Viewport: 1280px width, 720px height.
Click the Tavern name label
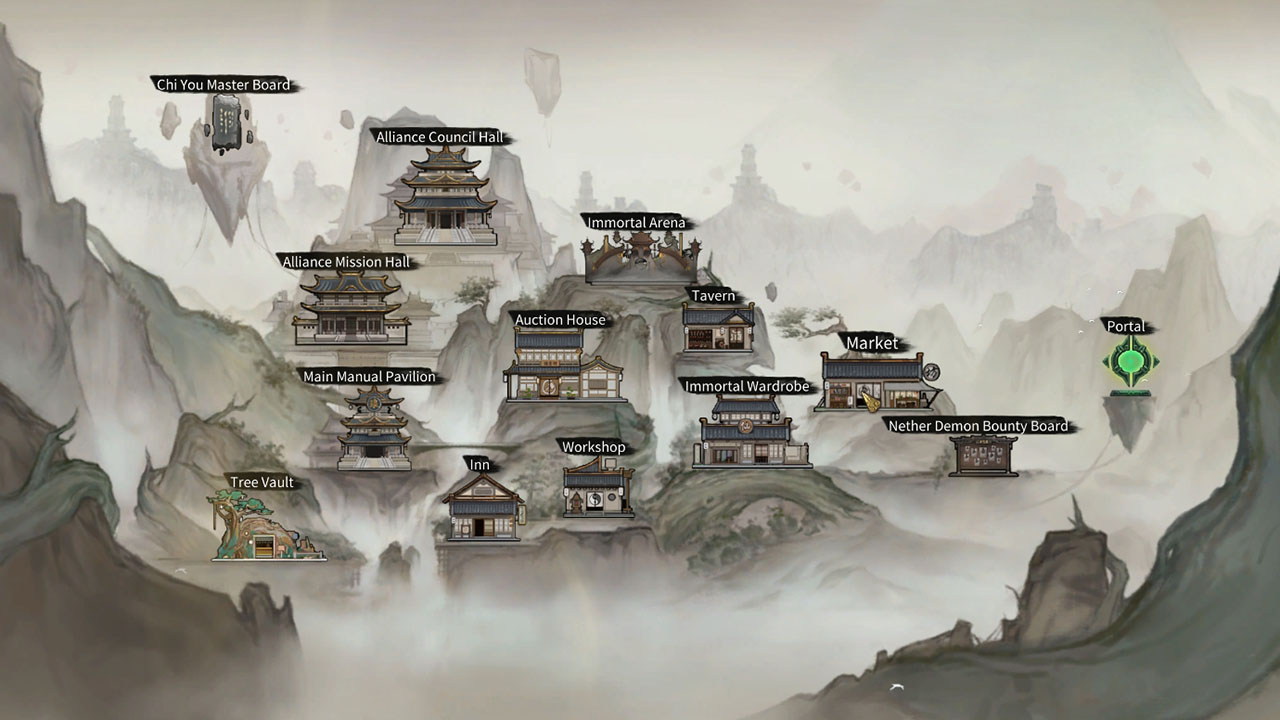point(712,296)
